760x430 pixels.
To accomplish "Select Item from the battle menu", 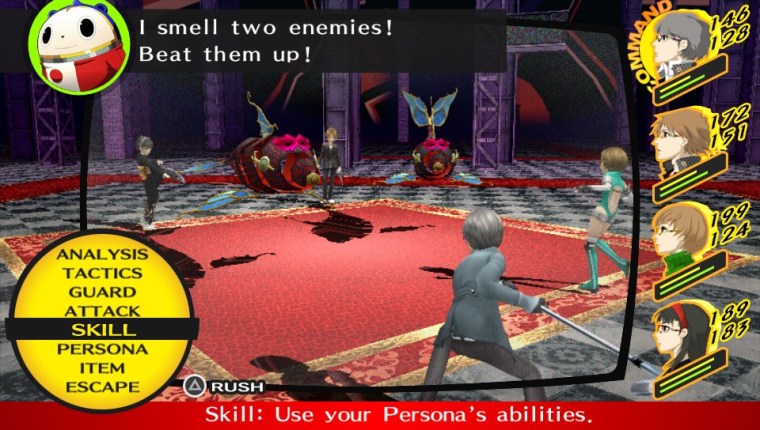I will 102,368.
